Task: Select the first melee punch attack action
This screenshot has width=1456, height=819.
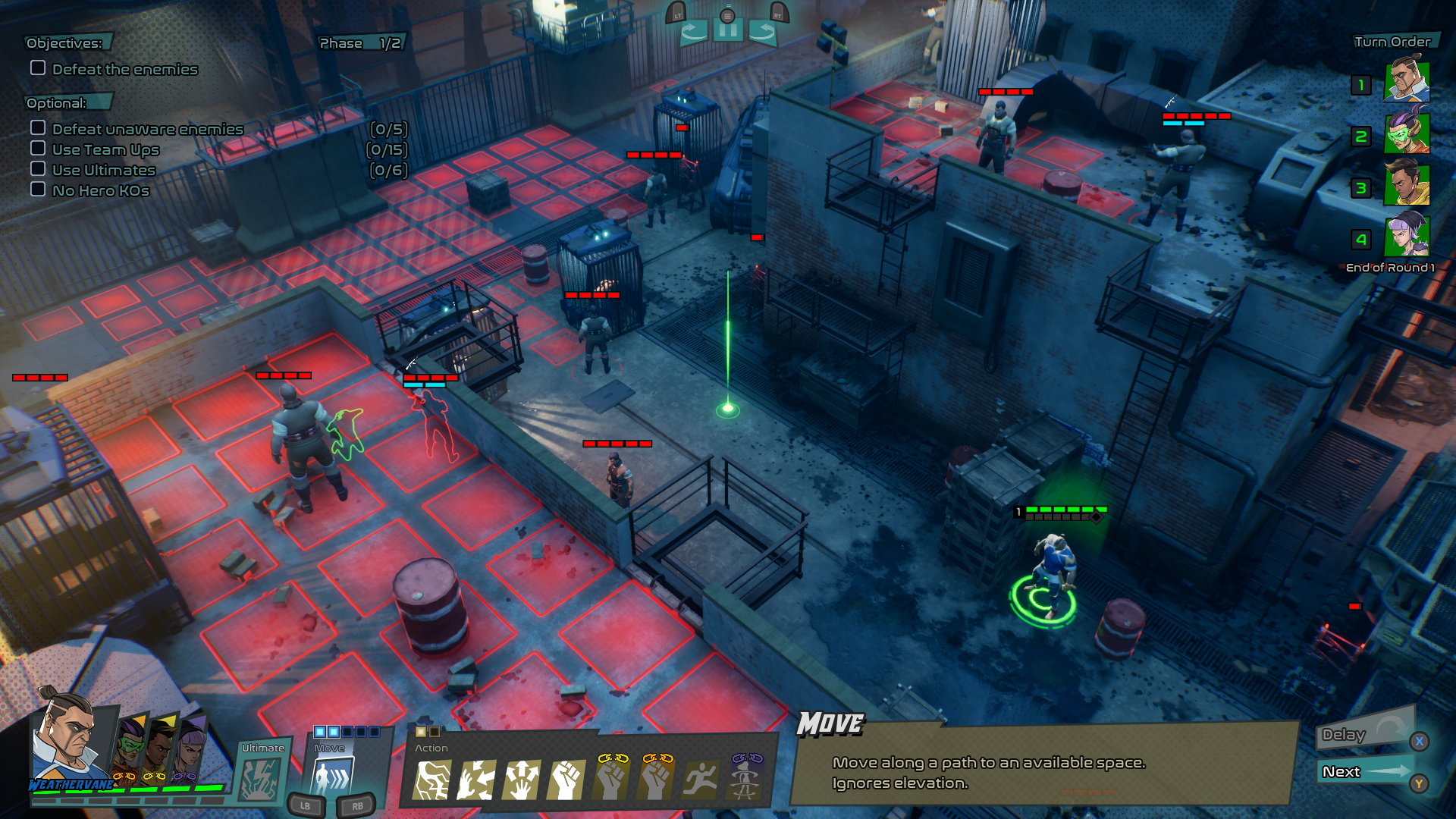Action: pos(567,780)
